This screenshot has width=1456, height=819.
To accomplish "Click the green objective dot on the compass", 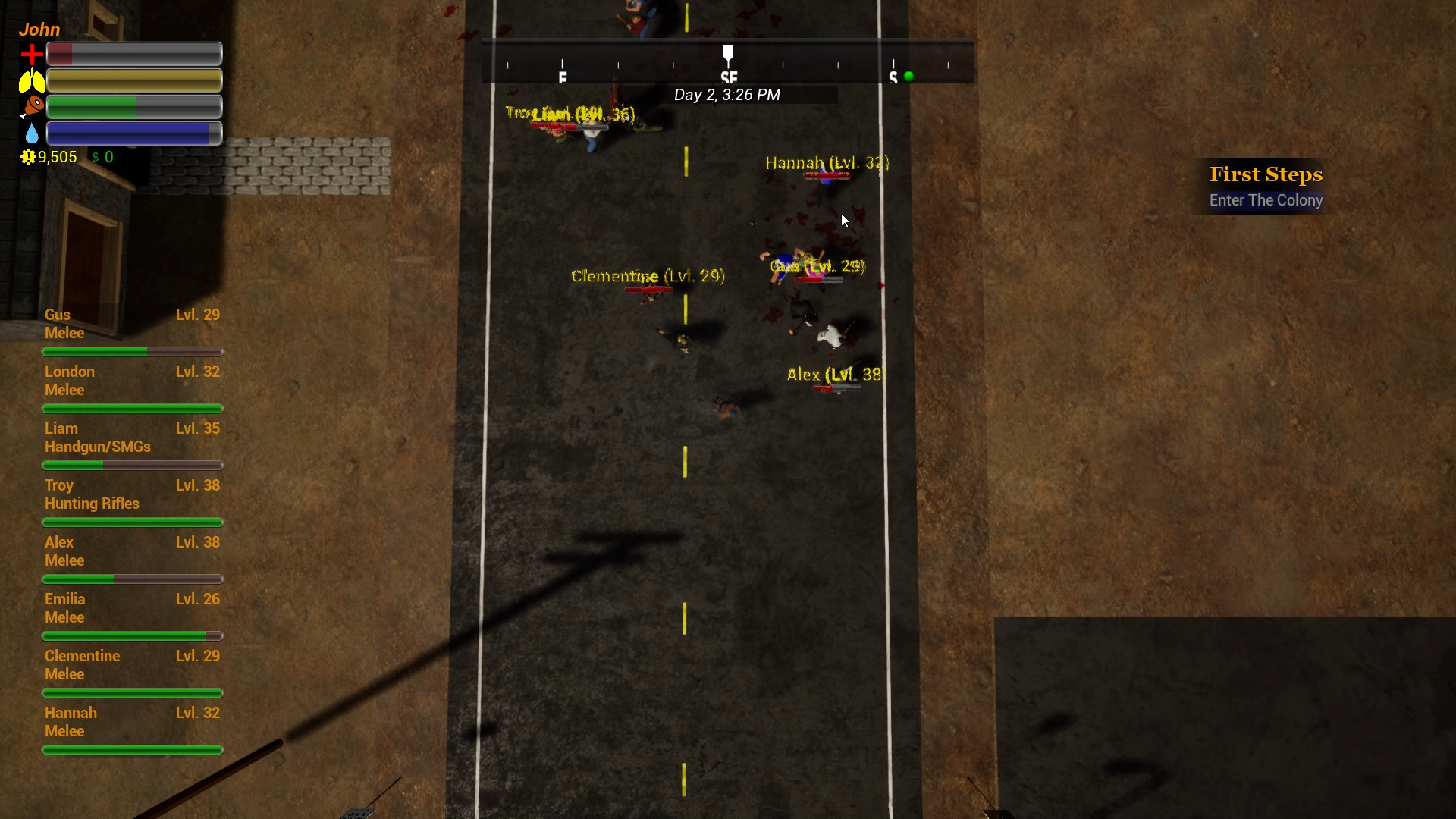I will tap(908, 76).
